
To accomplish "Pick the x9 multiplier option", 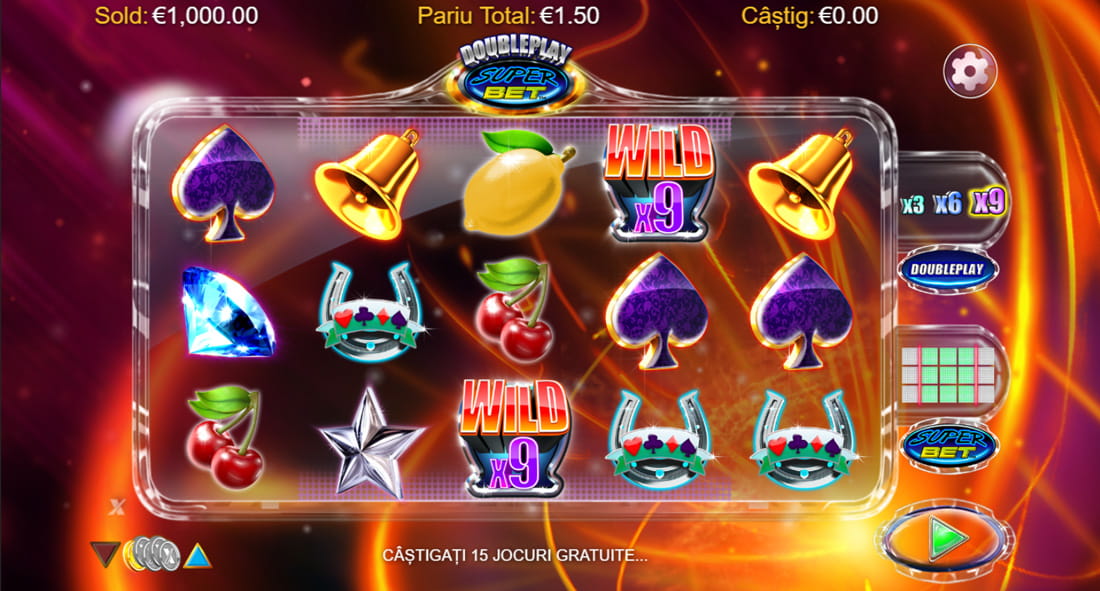I will [x=988, y=203].
